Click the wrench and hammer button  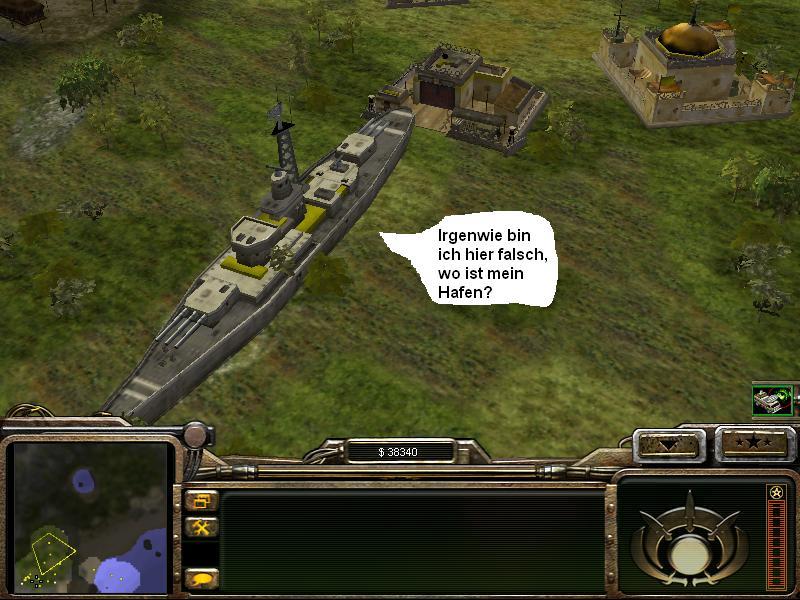201,527
